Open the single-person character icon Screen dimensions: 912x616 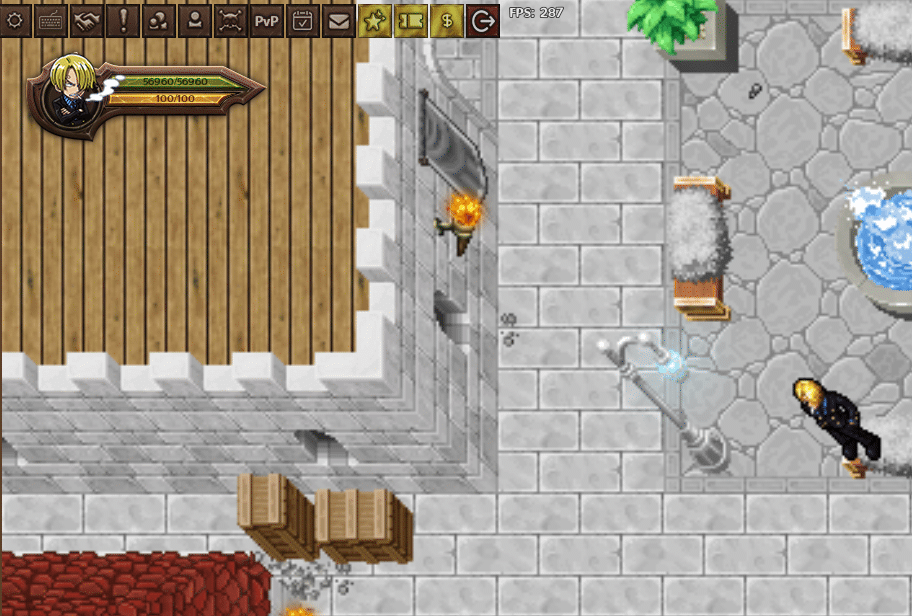point(195,20)
